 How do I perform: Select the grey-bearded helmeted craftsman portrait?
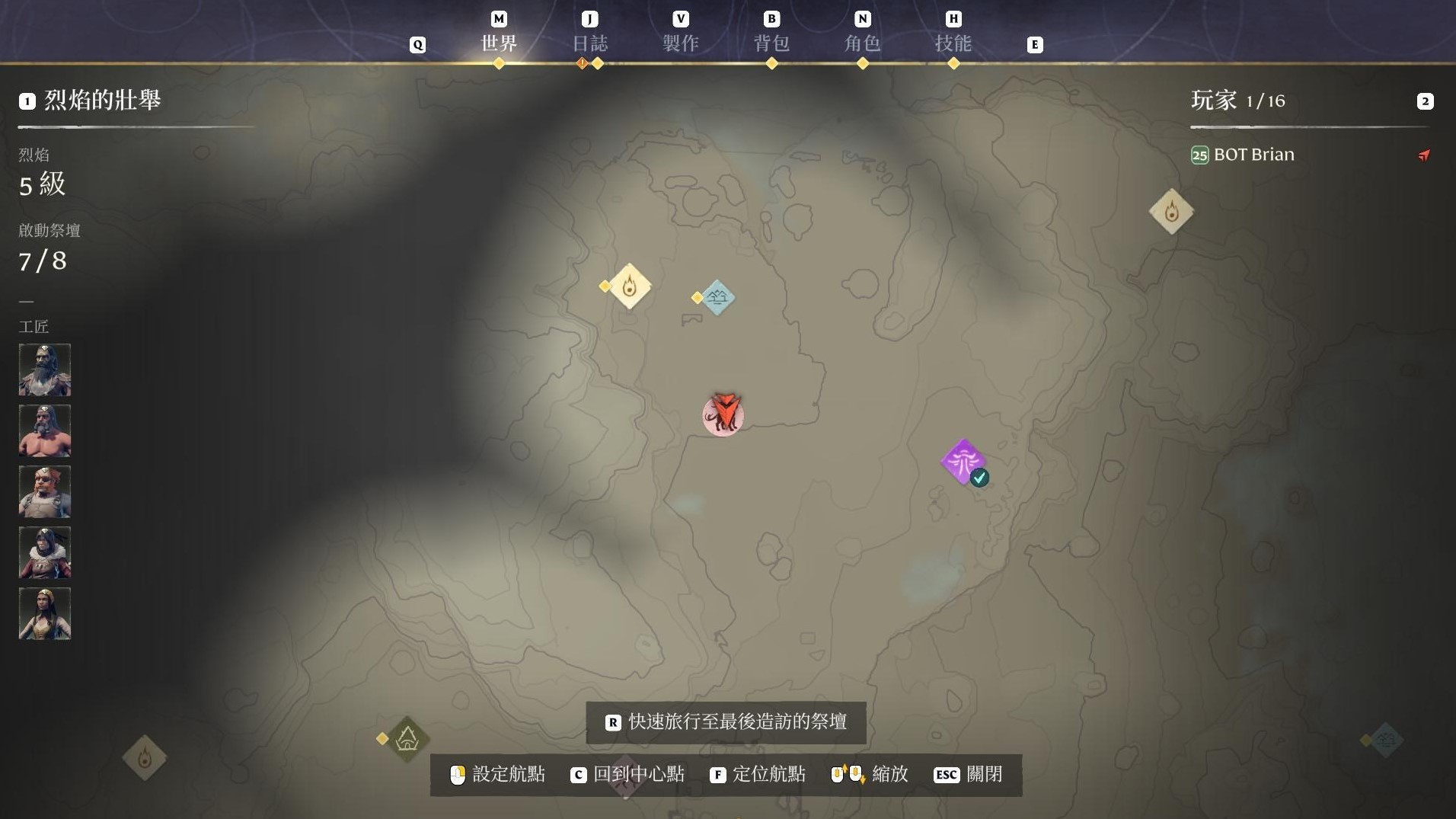[x=45, y=370]
